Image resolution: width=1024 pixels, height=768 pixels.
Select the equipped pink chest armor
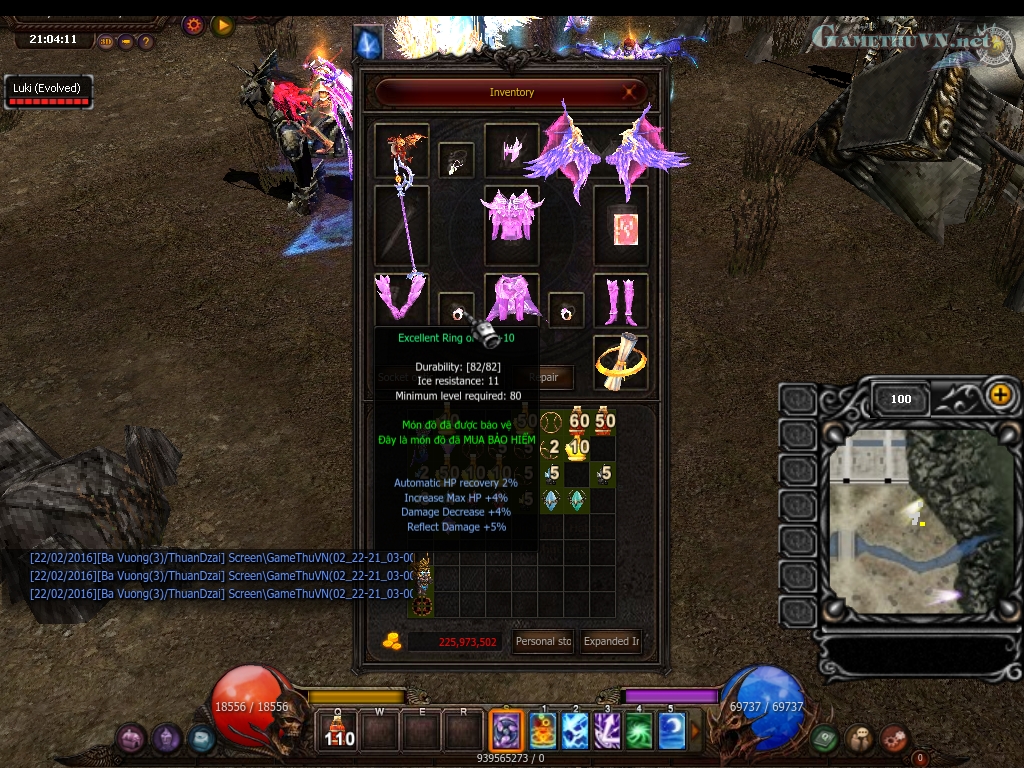(511, 214)
